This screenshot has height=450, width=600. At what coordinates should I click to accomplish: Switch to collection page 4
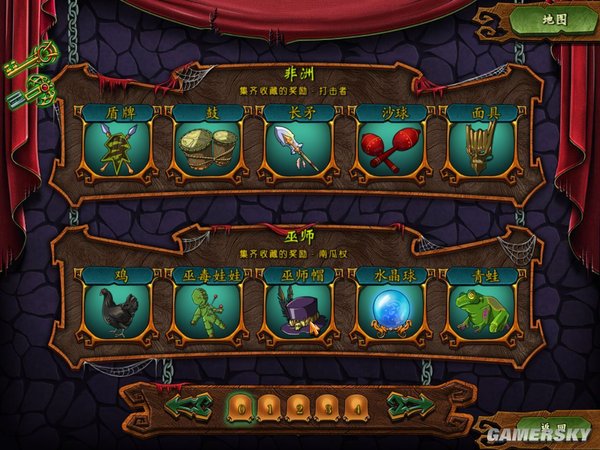click(356, 406)
